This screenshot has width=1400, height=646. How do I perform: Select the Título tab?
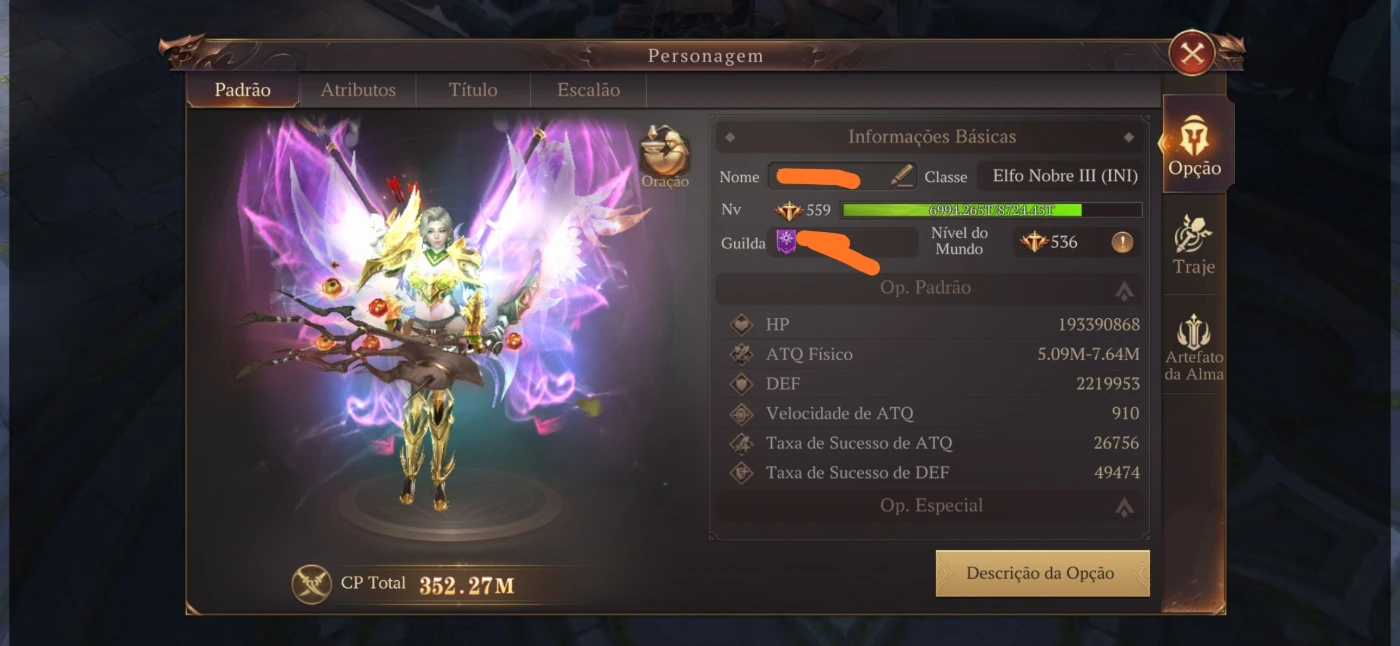pyautogui.click(x=473, y=90)
